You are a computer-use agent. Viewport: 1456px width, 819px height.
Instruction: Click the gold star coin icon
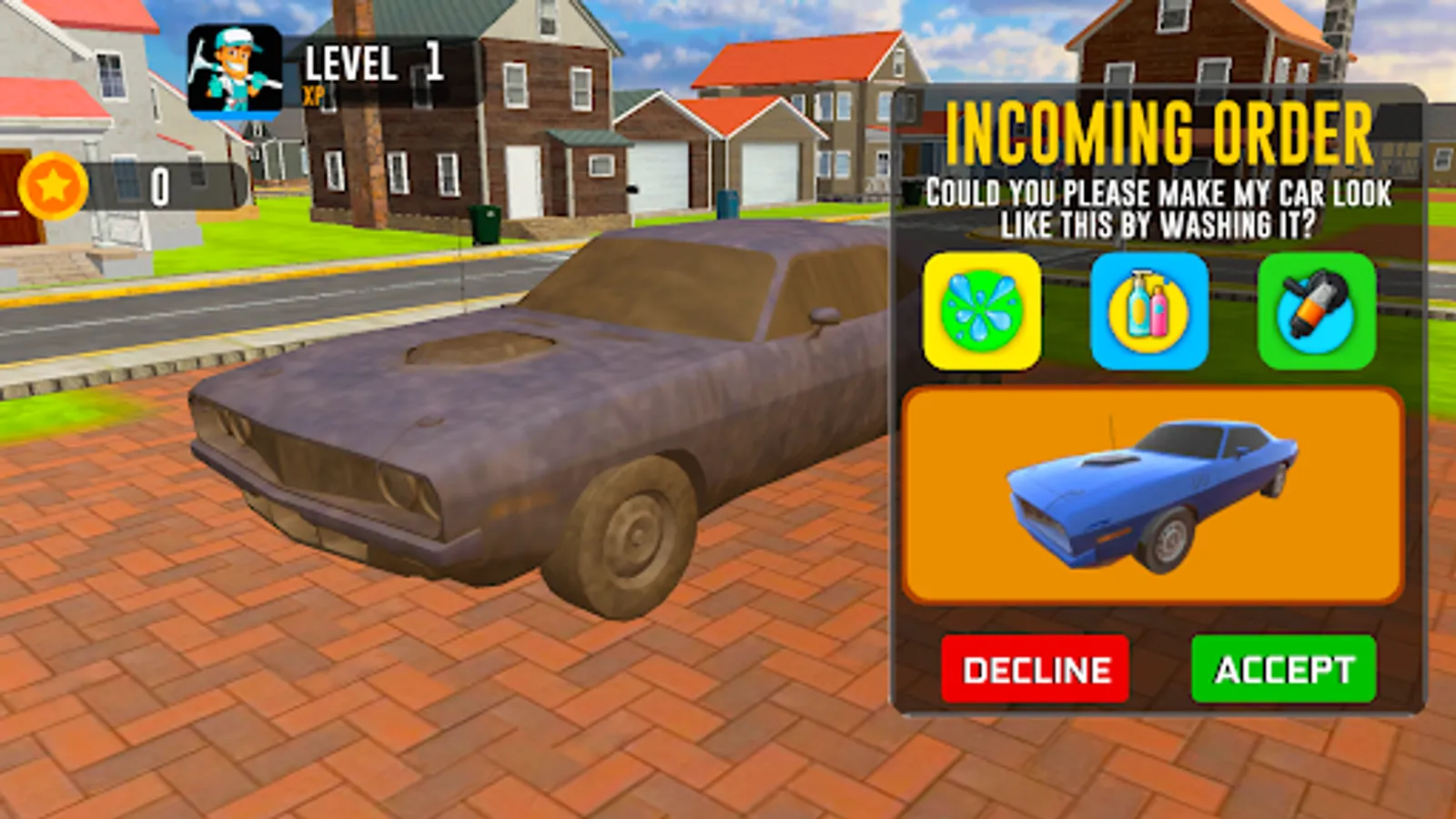pos(53,186)
